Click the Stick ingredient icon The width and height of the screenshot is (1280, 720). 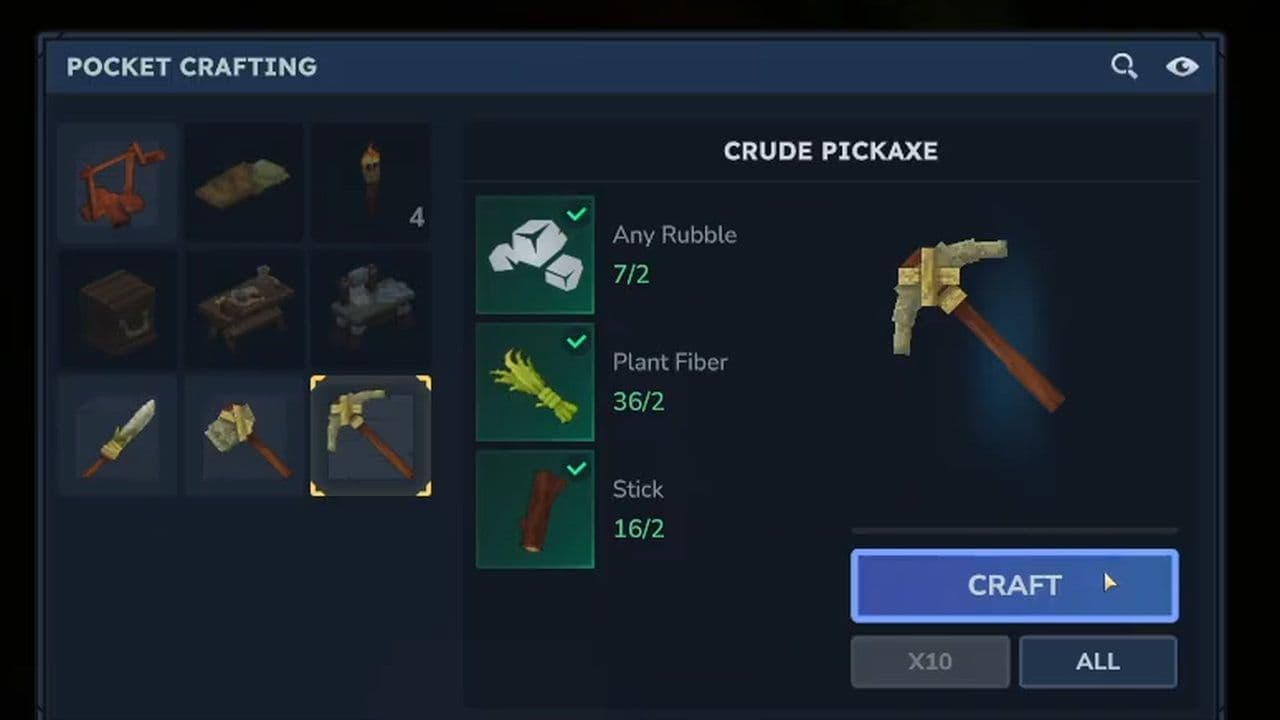point(535,508)
